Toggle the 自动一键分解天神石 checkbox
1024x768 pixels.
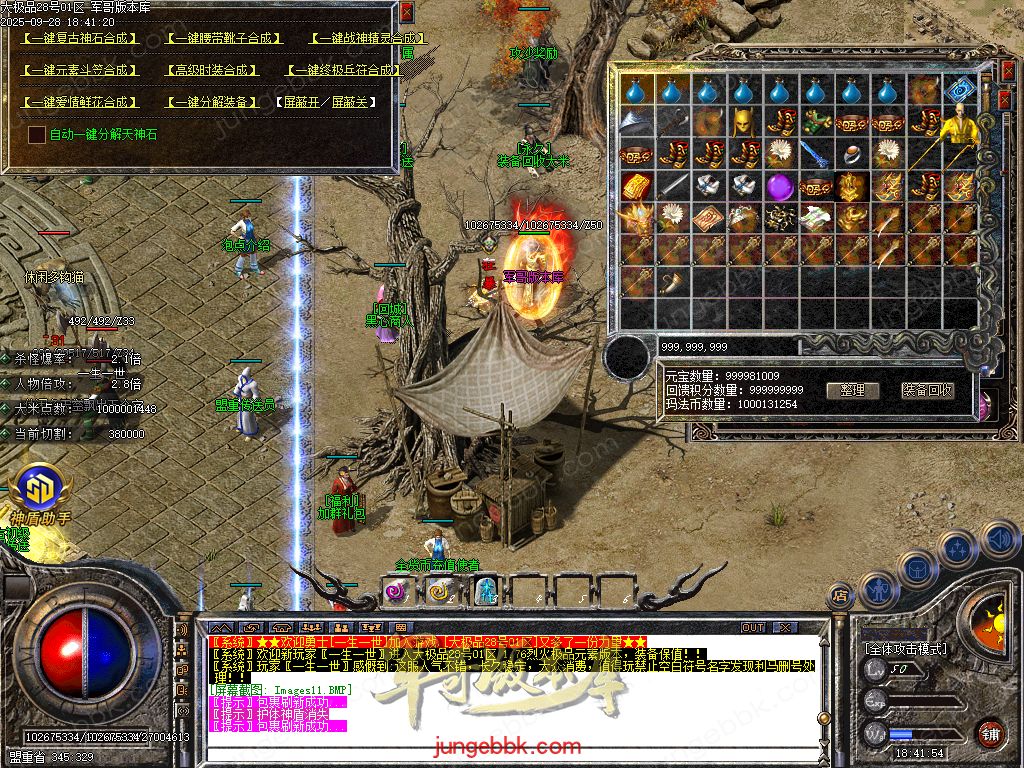click(37, 134)
